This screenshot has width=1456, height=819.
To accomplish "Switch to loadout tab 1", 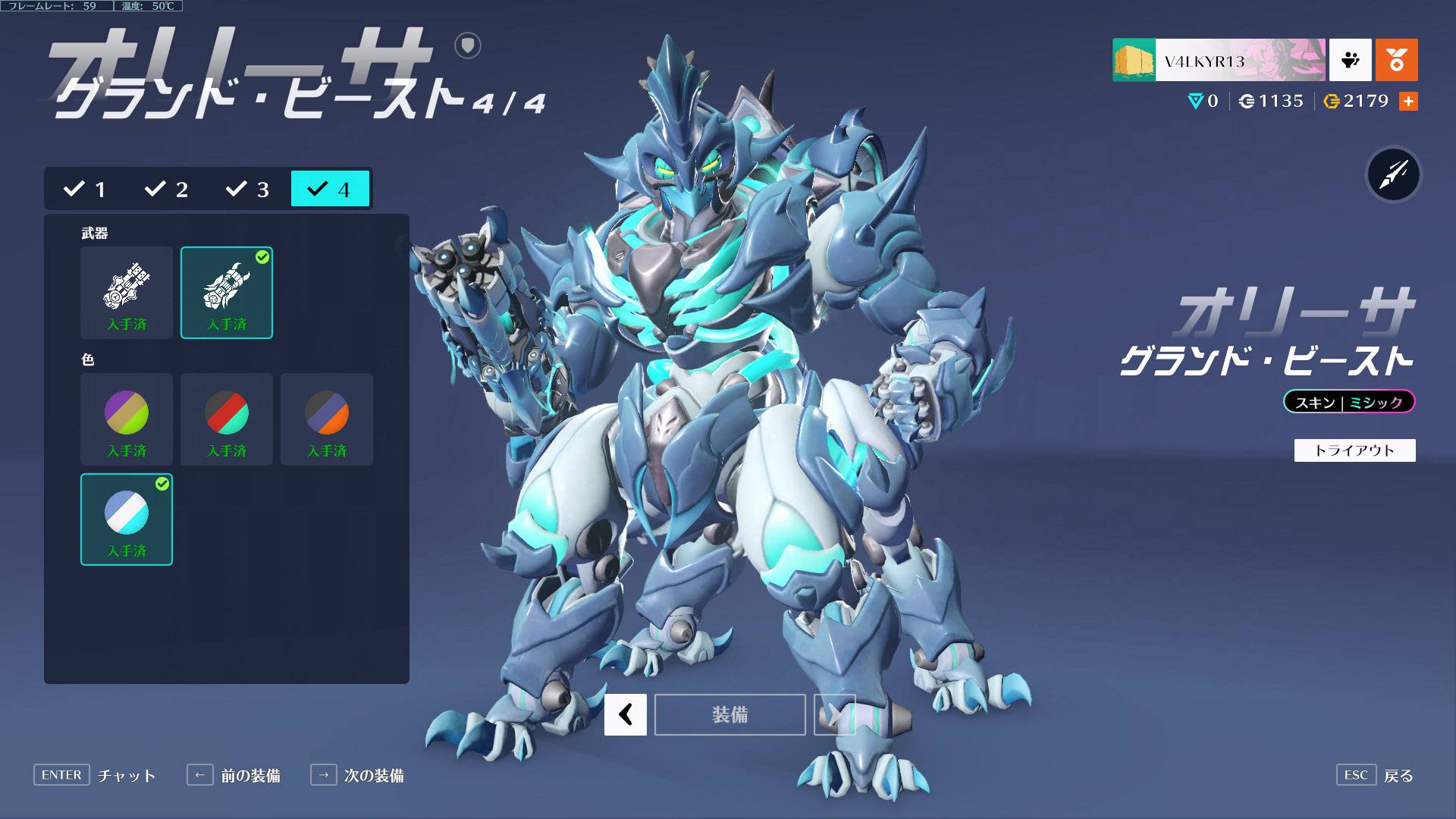I will pos(85,189).
